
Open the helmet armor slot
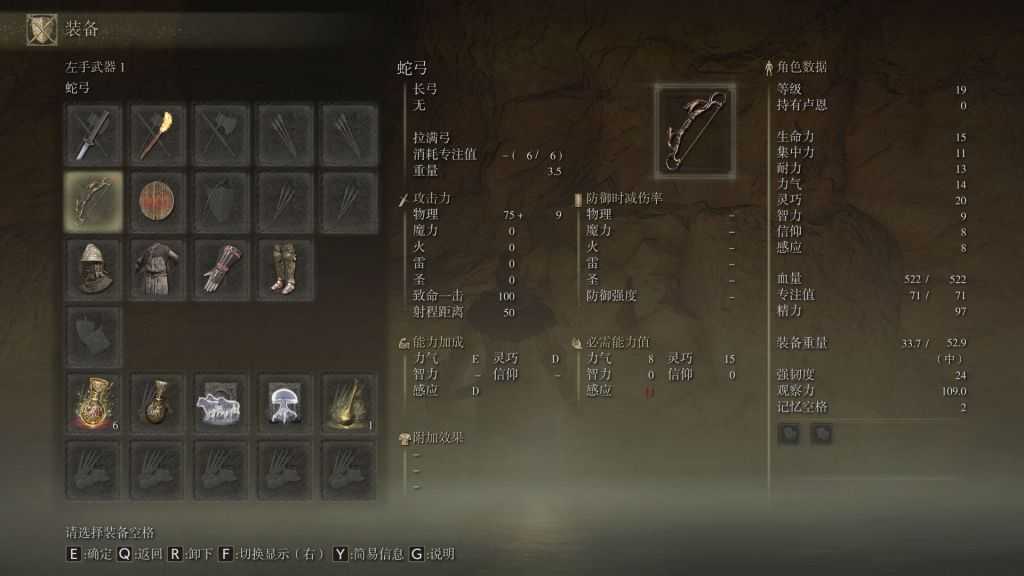click(x=93, y=267)
